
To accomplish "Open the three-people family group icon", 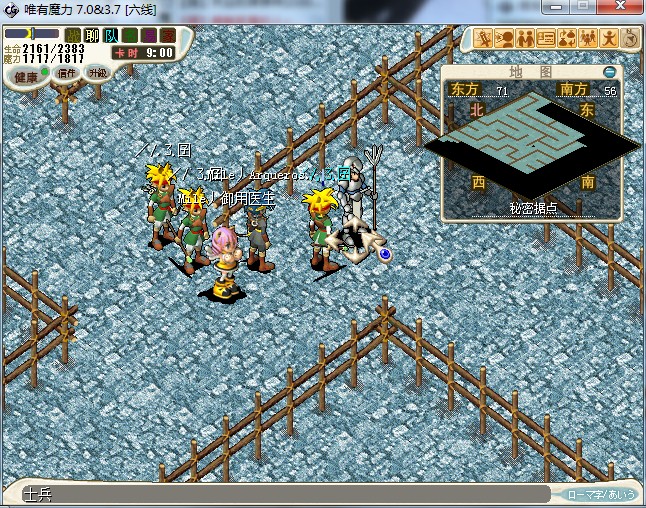I will click(589, 38).
